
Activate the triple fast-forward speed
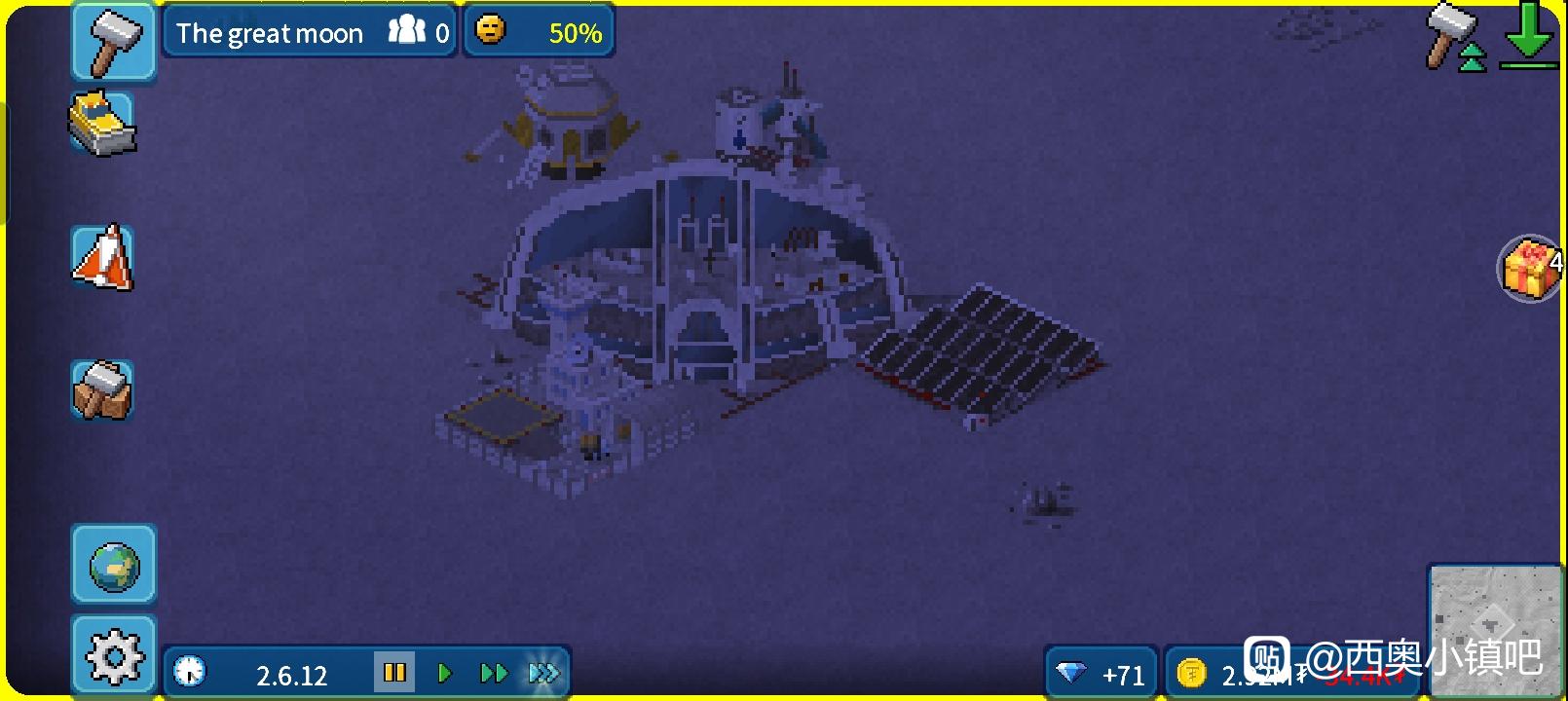[543, 672]
